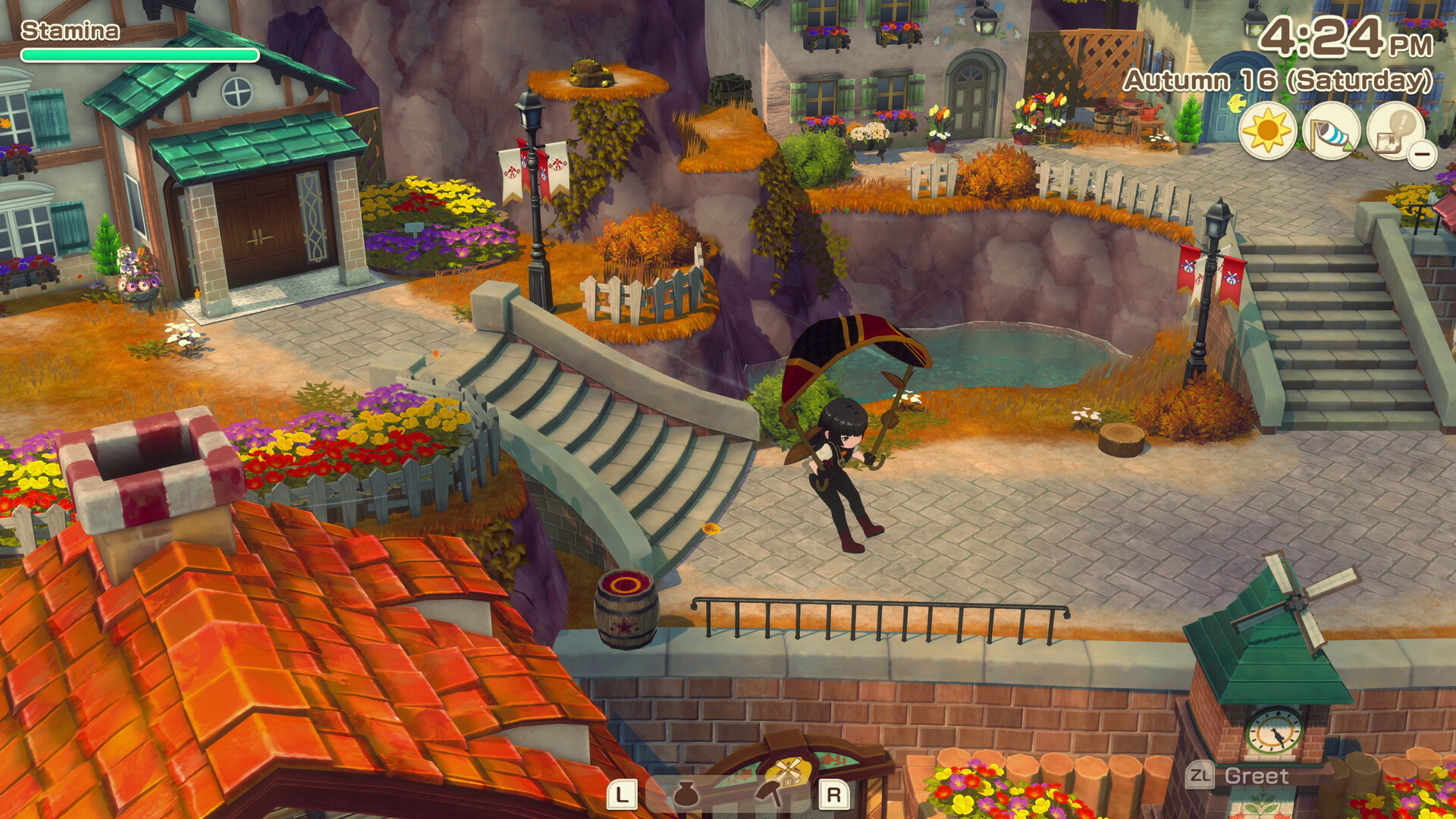Select the hammer tool in toolbar

point(770,793)
